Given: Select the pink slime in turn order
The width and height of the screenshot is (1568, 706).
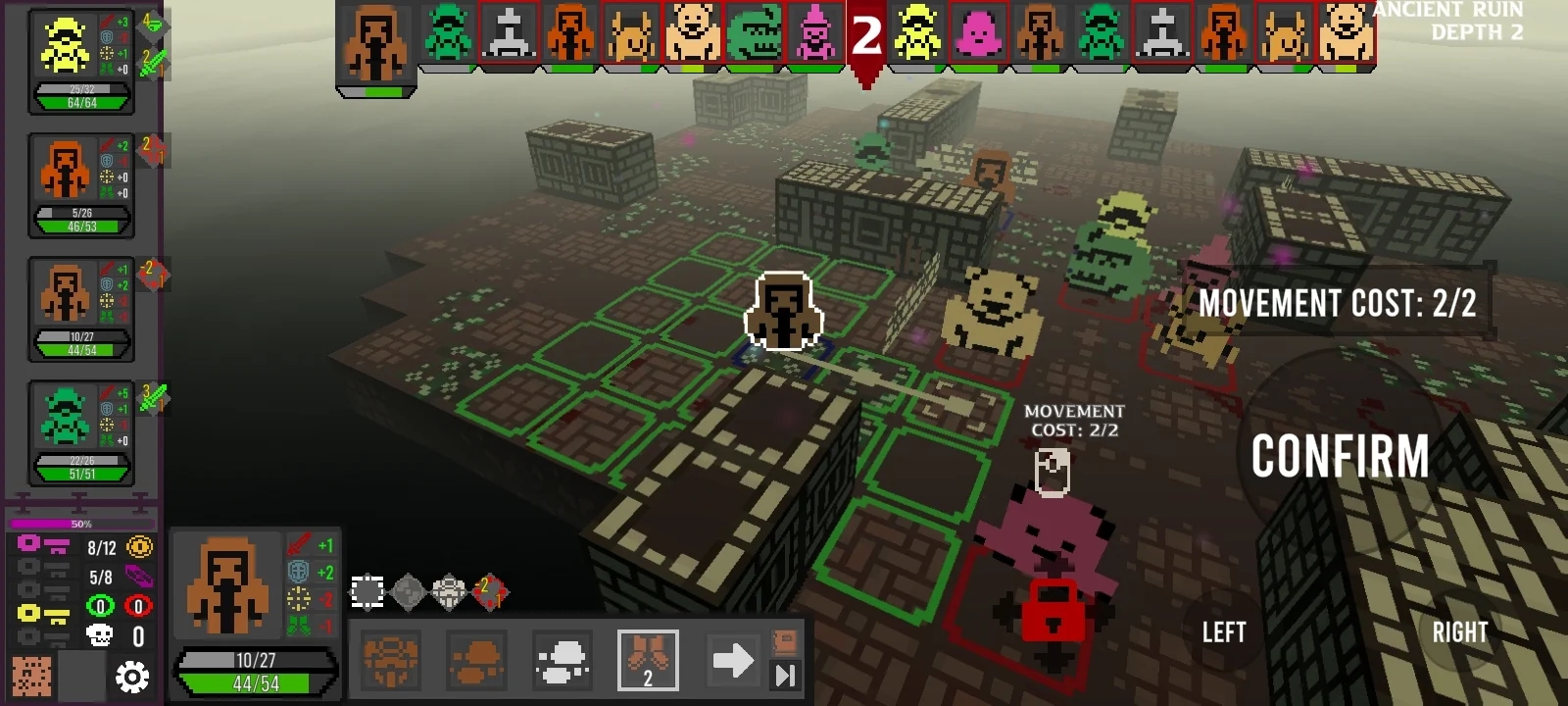Looking at the screenshot, I should [977, 33].
